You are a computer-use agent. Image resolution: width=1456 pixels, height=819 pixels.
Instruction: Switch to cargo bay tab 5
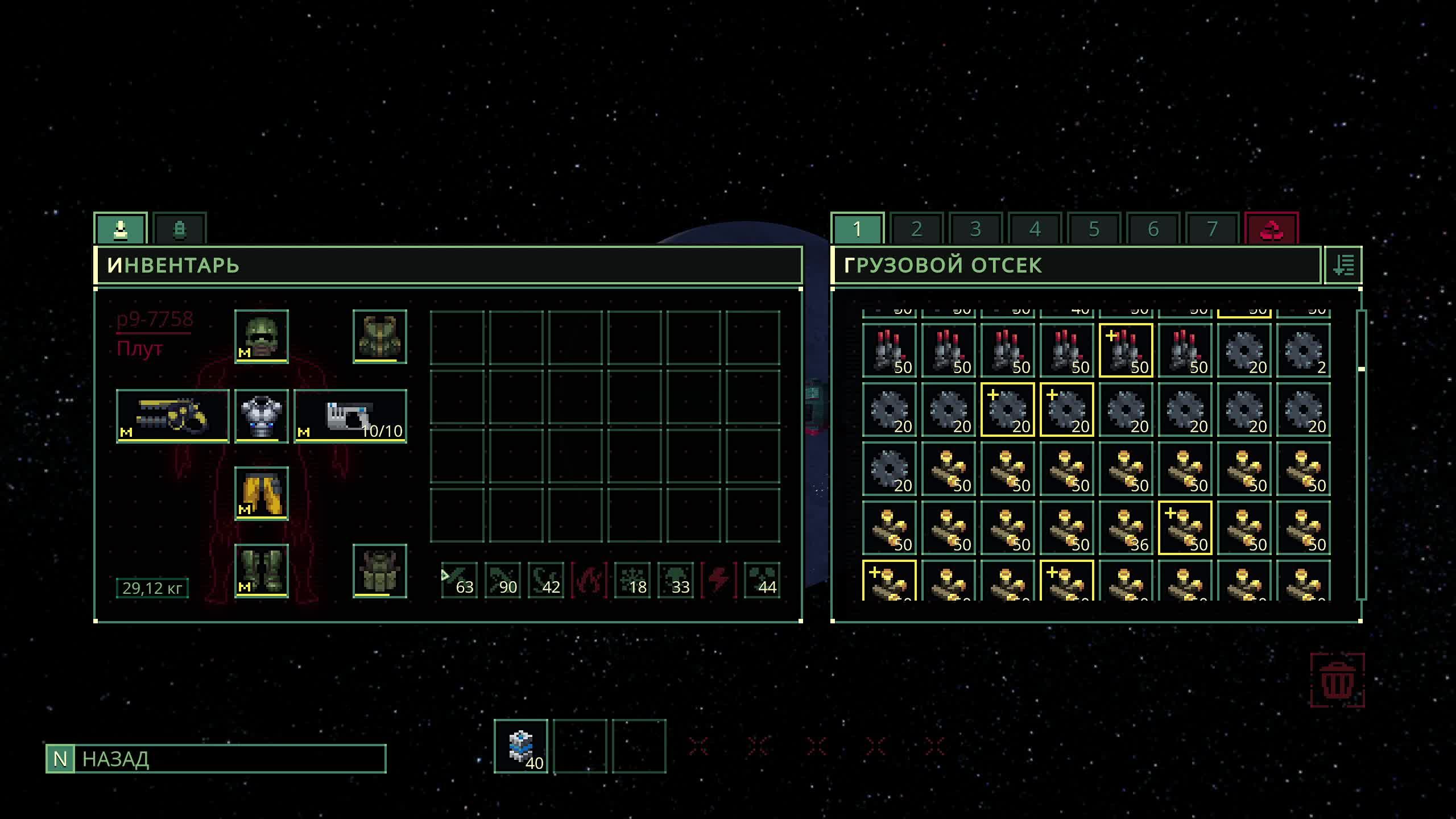point(1094,229)
